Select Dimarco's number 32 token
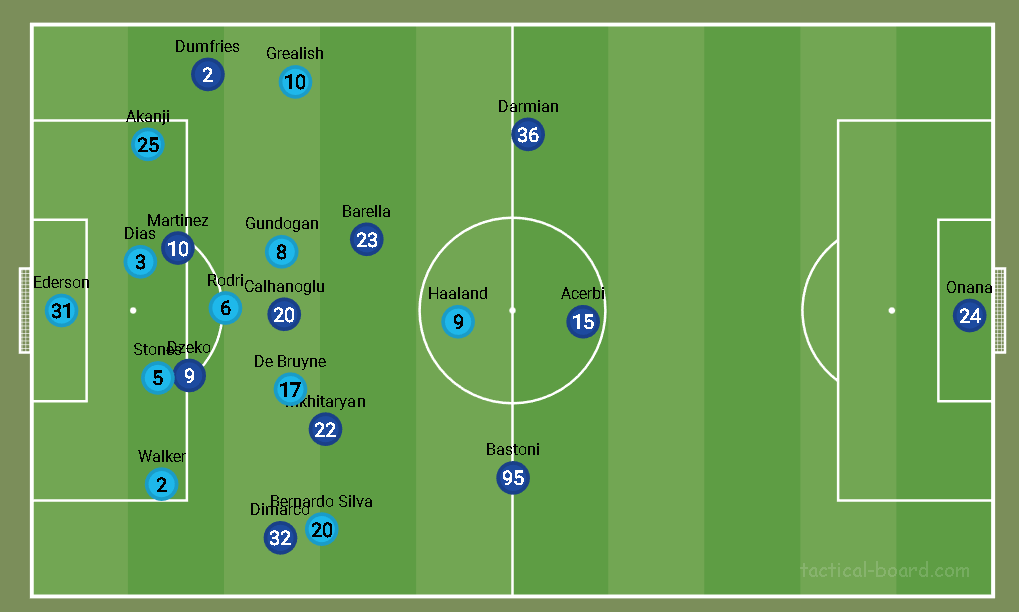 (x=281, y=538)
